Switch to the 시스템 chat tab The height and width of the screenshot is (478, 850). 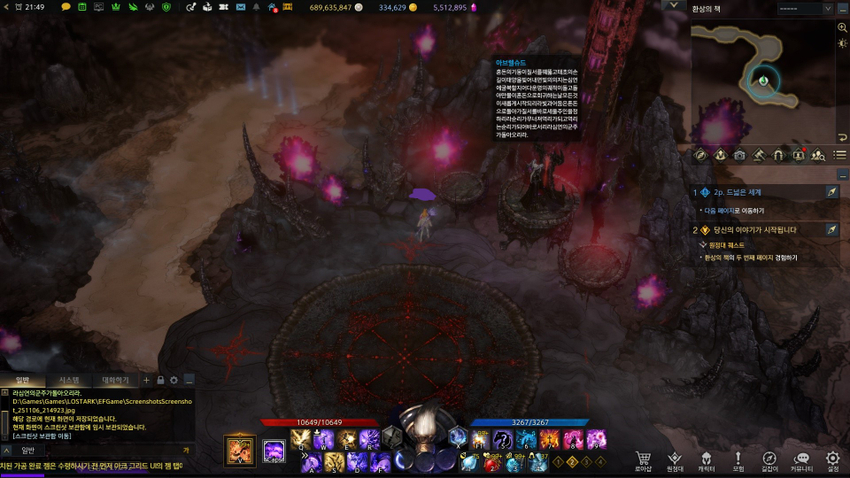point(68,380)
